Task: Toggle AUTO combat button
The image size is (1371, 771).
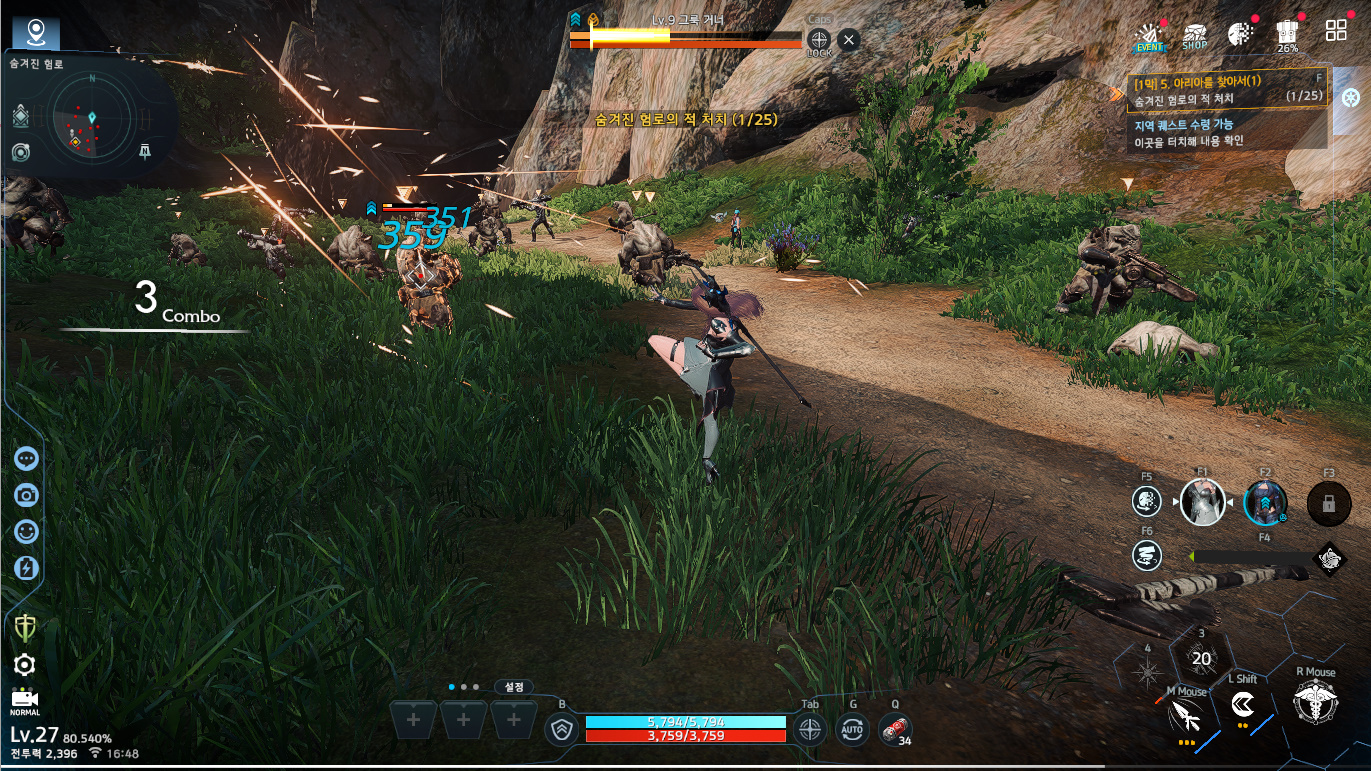Action: tap(852, 730)
